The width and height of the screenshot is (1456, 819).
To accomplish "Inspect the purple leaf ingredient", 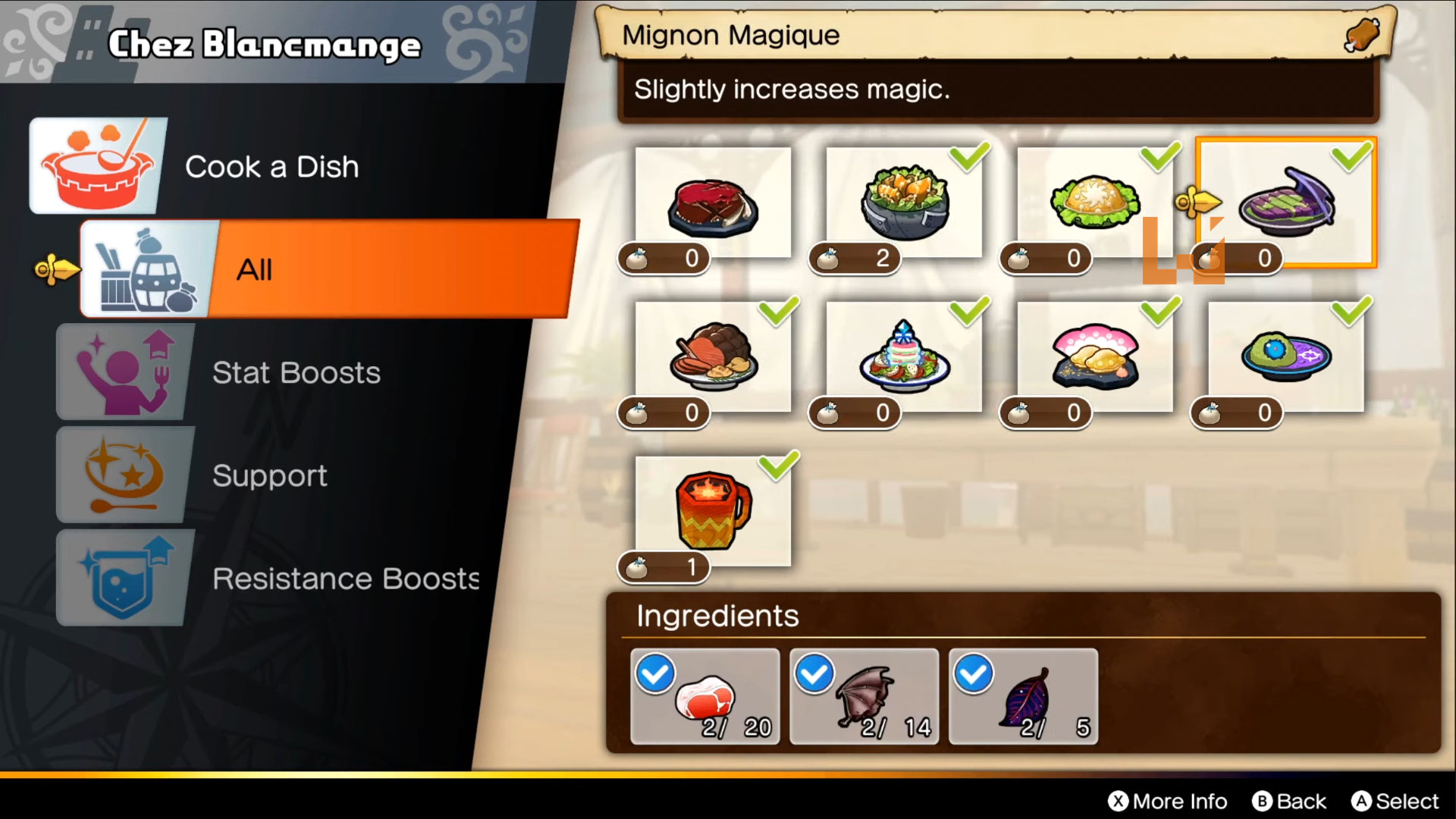I will [1024, 696].
